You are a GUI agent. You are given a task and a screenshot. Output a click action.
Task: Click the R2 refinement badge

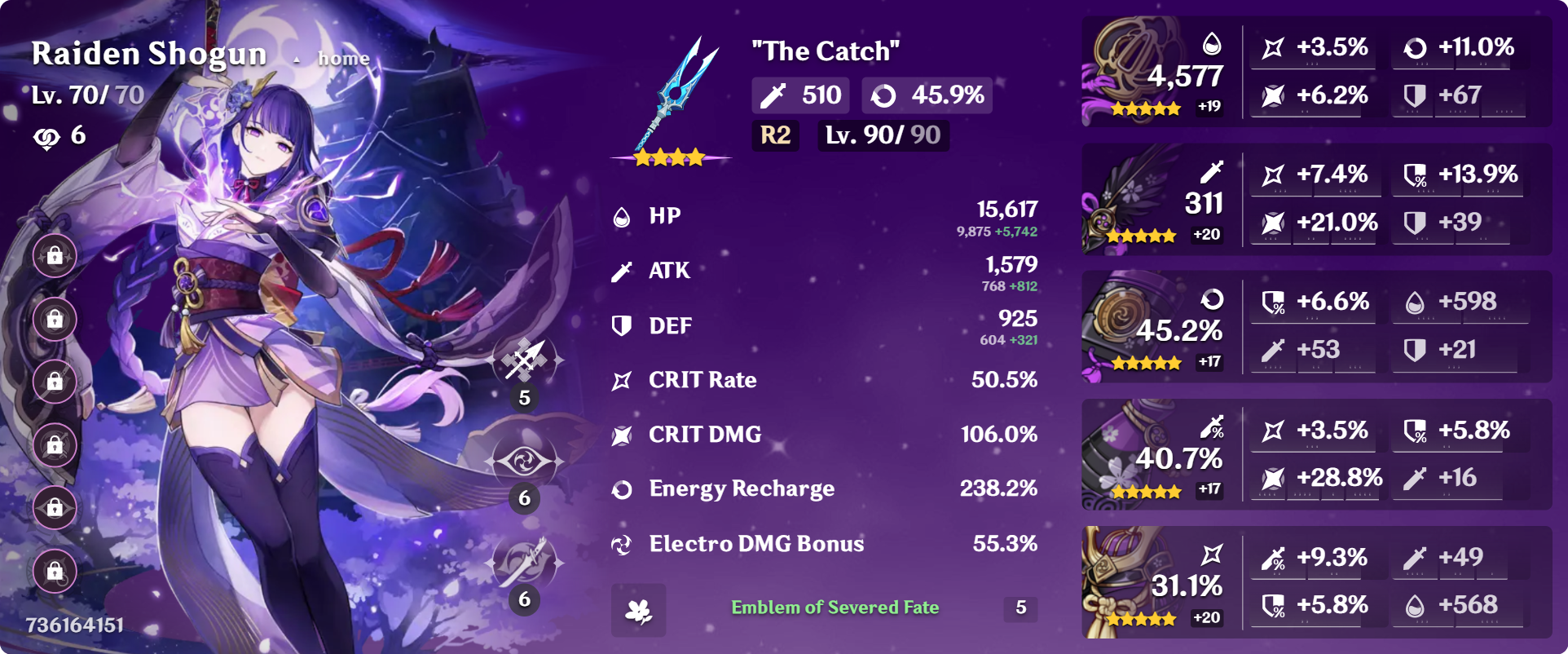774,136
